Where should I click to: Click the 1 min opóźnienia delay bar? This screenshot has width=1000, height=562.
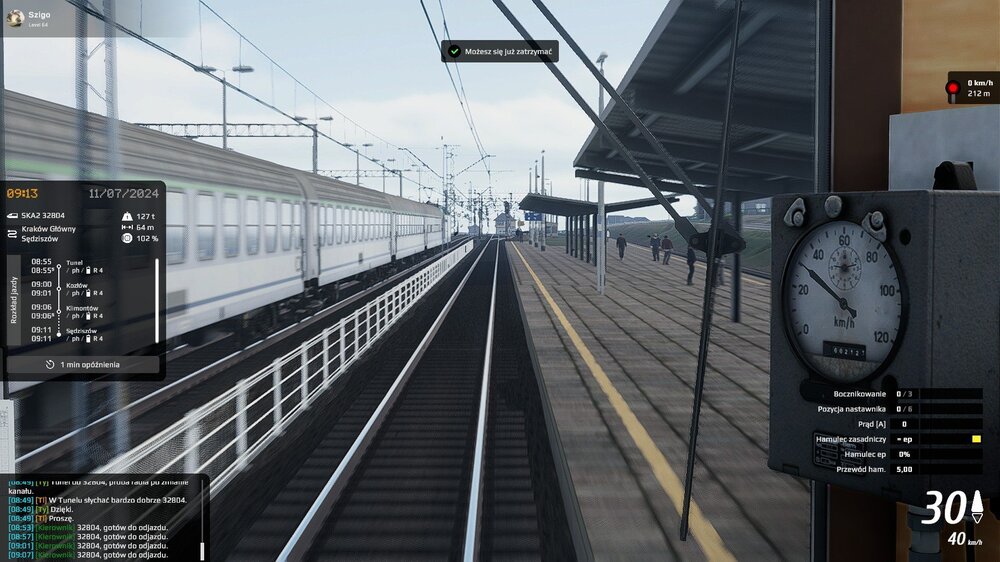click(83, 365)
